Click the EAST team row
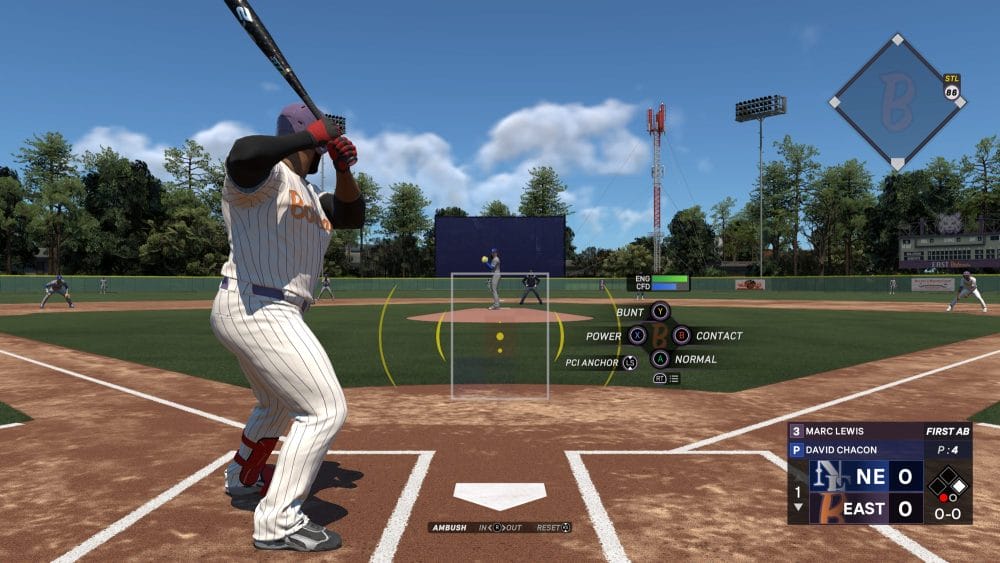 tap(866, 508)
